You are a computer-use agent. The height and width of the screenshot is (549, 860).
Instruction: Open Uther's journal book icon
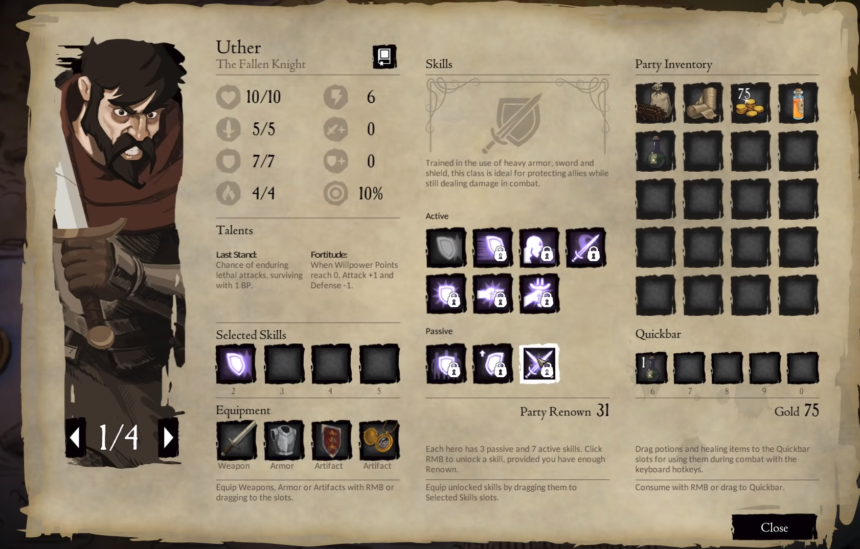tap(384, 57)
